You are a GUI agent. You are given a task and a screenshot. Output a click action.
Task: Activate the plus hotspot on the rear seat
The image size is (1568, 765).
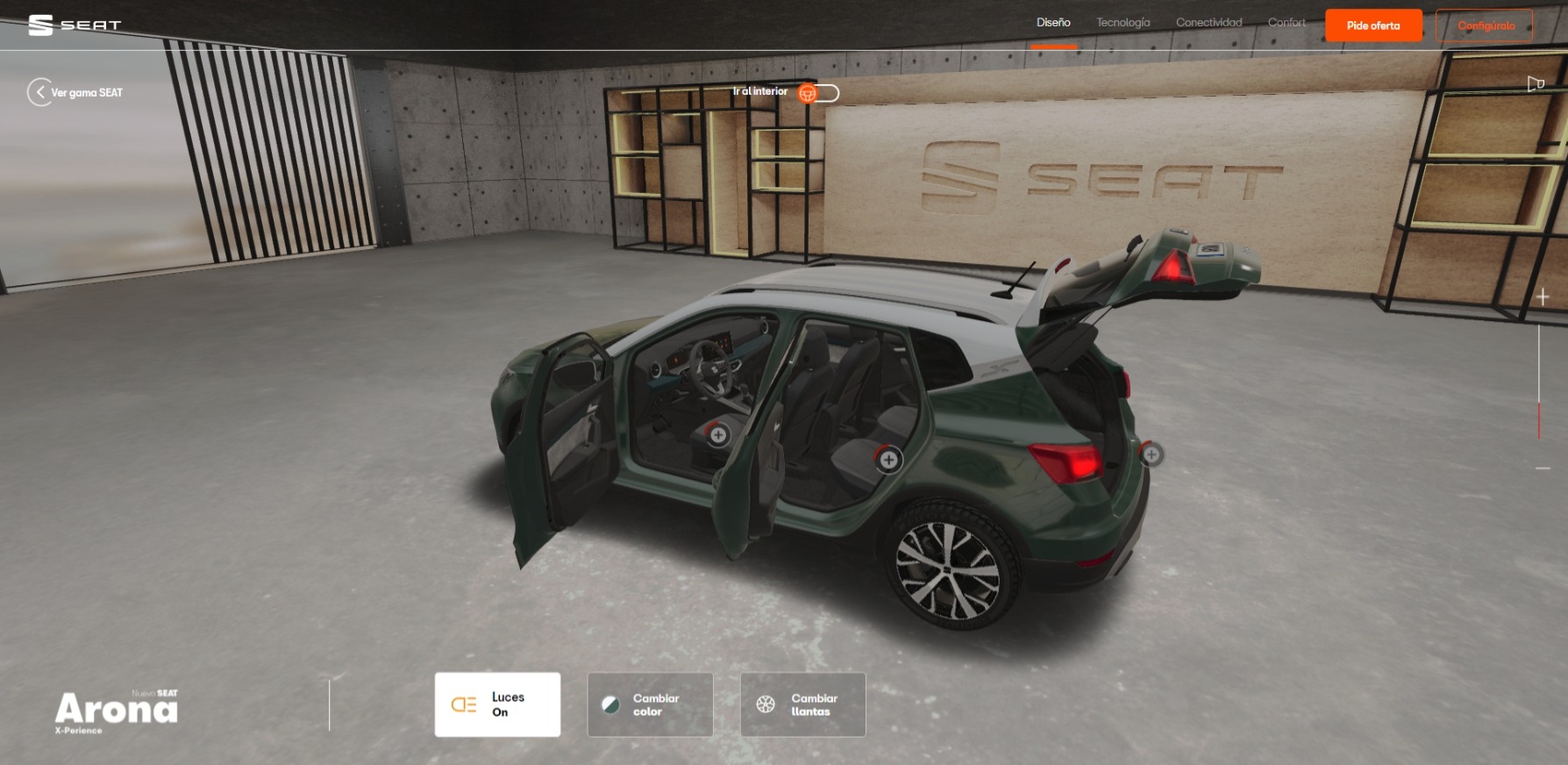coord(888,459)
